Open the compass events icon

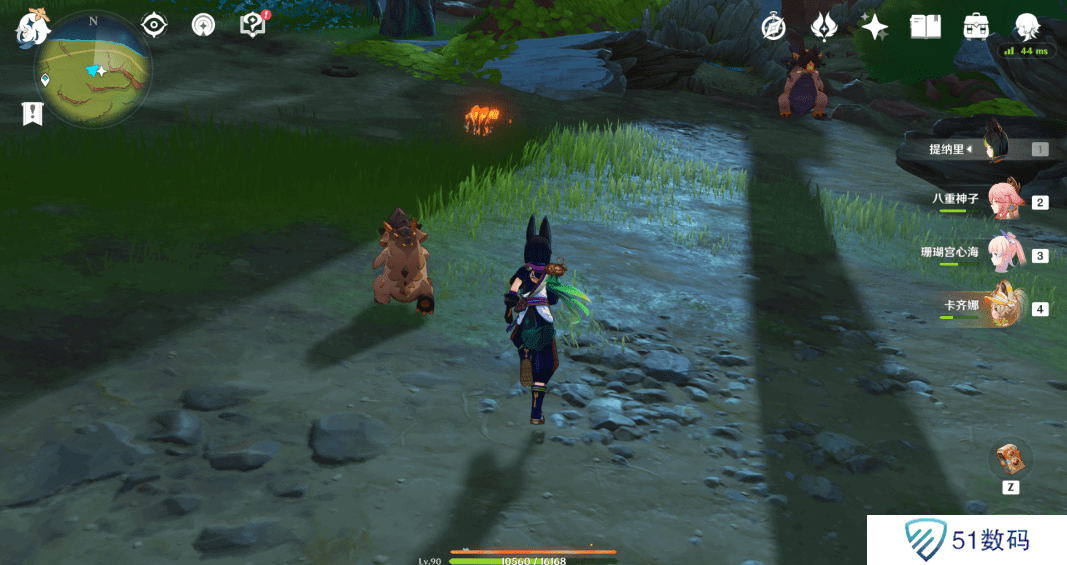pyautogui.click(x=773, y=27)
